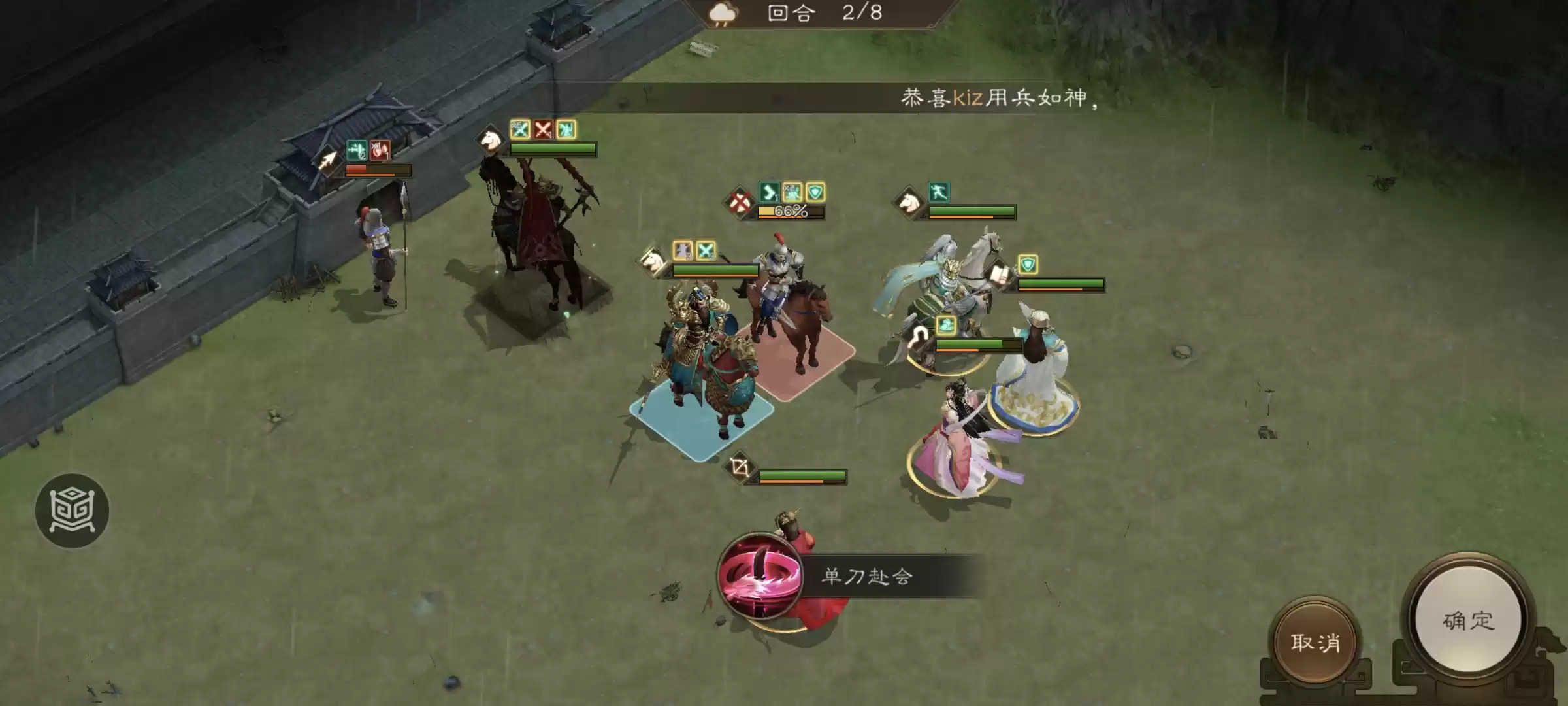Click the teal shield buff on the white-armored general

pyautogui.click(x=1028, y=263)
